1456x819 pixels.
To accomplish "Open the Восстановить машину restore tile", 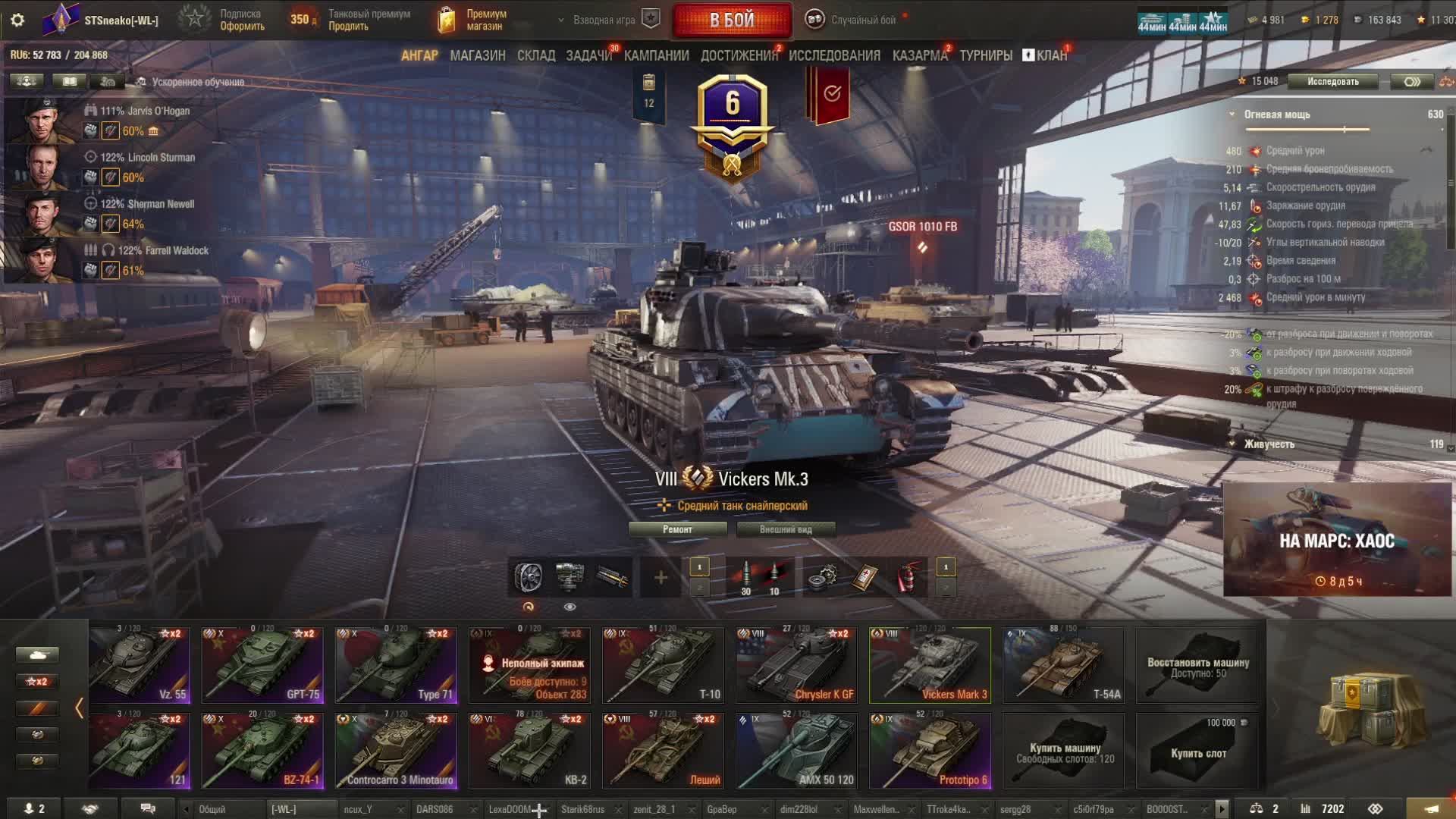I will tap(1197, 665).
